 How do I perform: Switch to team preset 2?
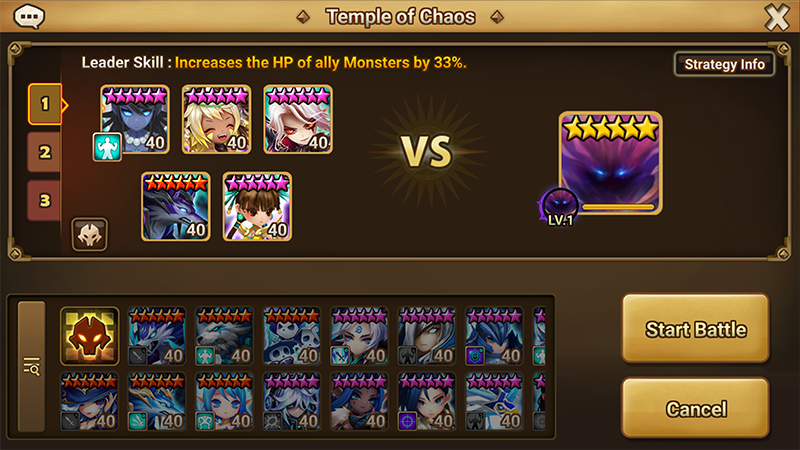pyautogui.click(x=44, y=152)
